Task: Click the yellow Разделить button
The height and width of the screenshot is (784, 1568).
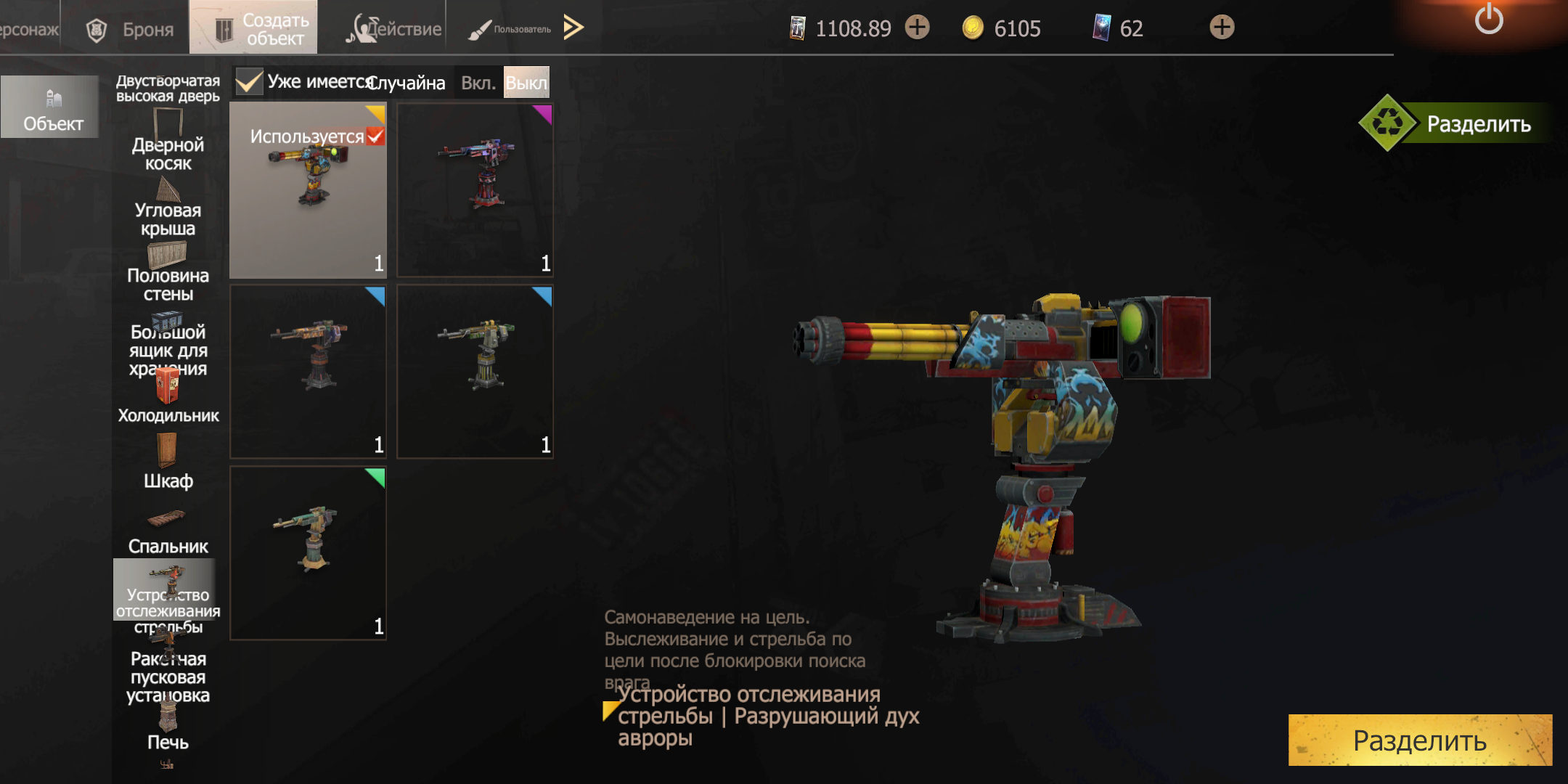Action: pos(1420,740)
